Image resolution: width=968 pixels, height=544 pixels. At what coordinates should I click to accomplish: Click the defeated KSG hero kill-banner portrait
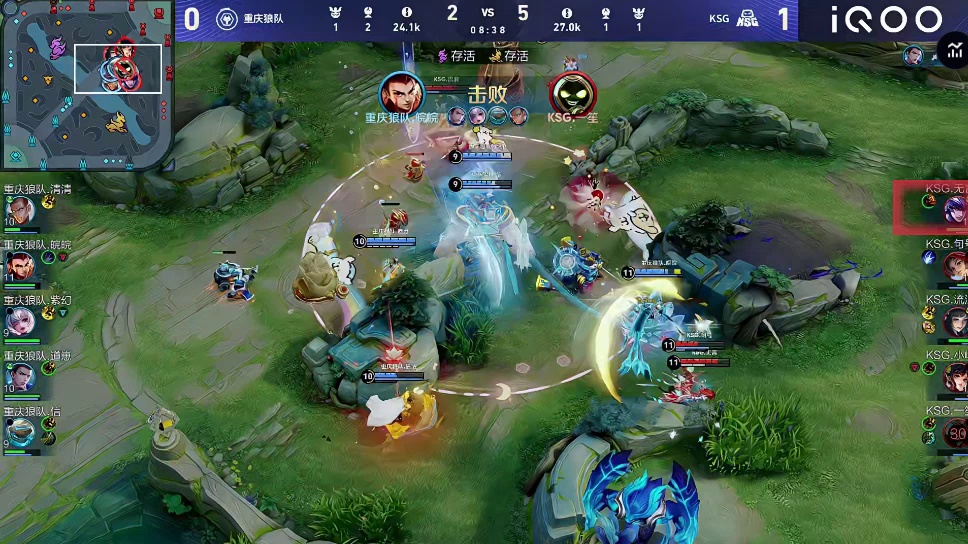[572, 94]
